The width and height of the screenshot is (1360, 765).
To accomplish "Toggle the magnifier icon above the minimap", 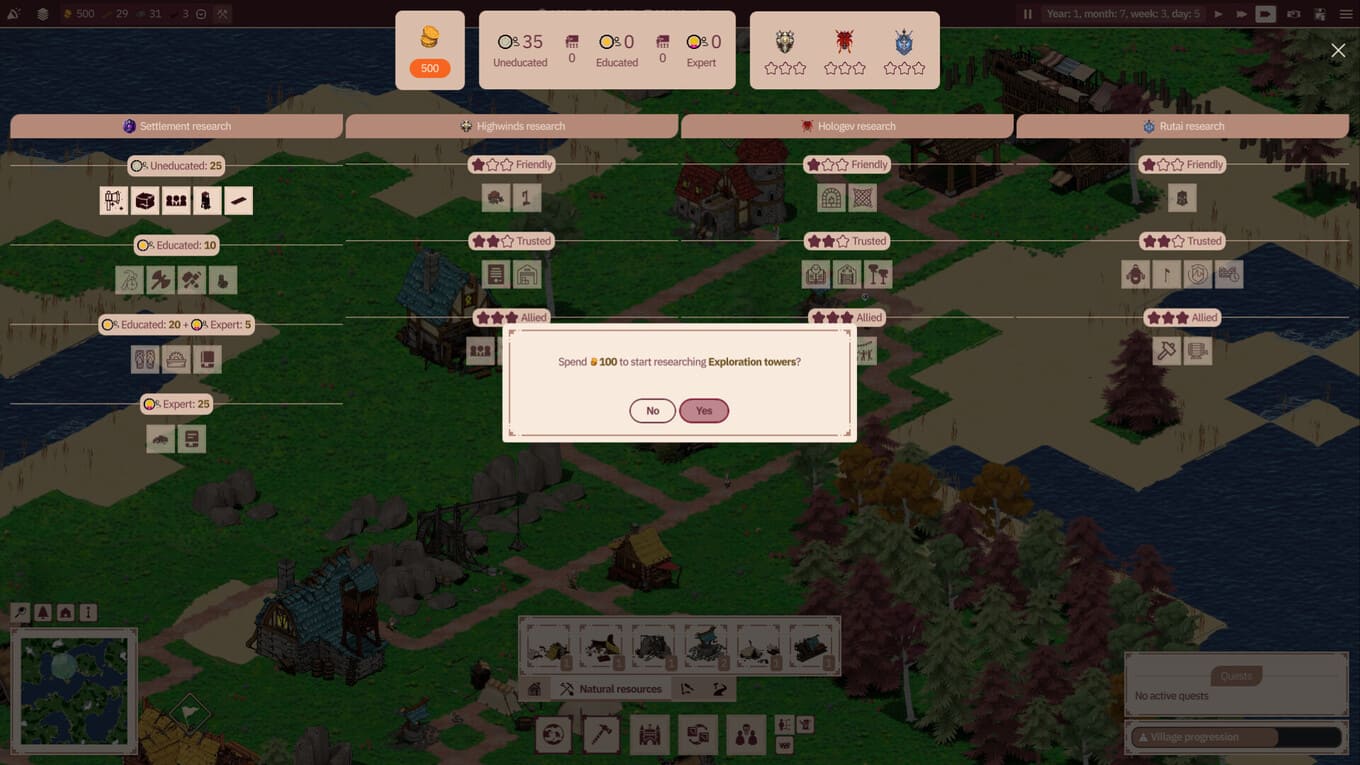I will (x=20, y=612).
